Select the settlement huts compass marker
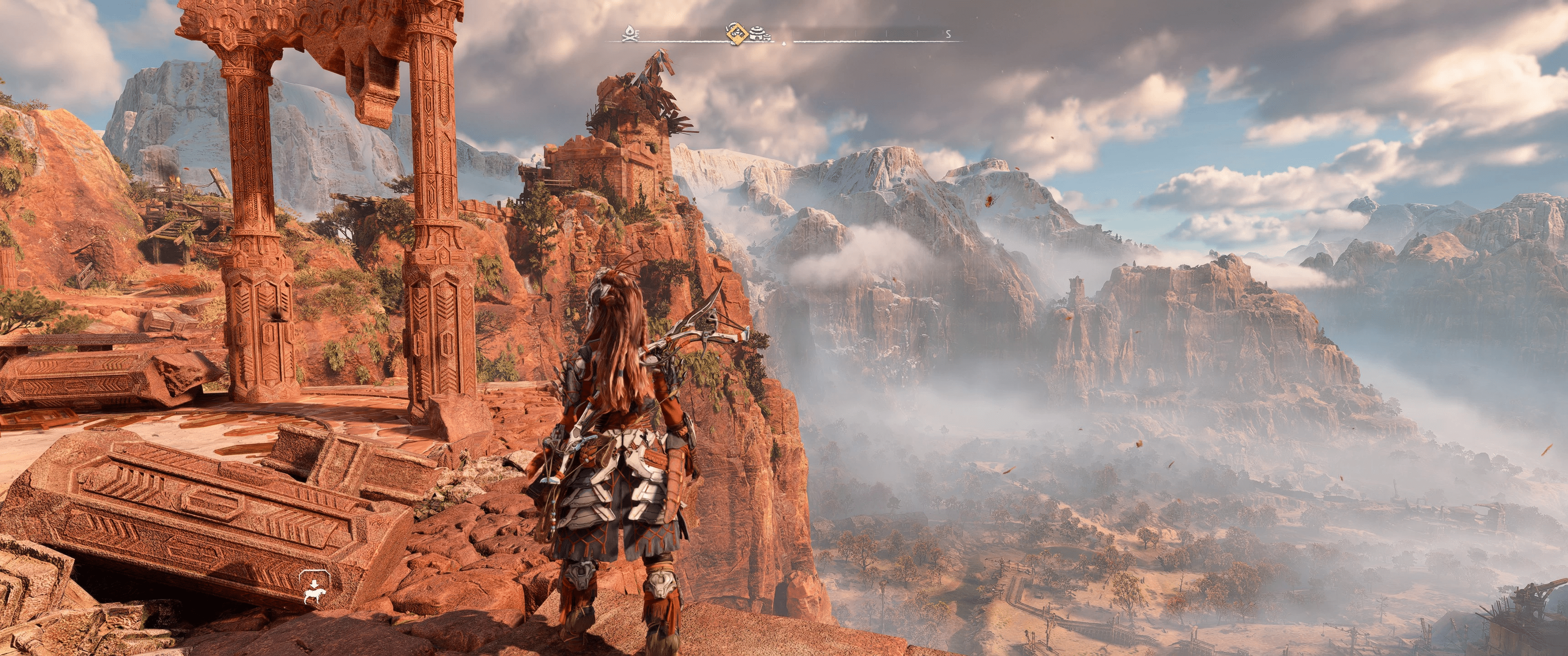Image resolution: width=1568 pixels, height=656 pixels. [760, 33]
